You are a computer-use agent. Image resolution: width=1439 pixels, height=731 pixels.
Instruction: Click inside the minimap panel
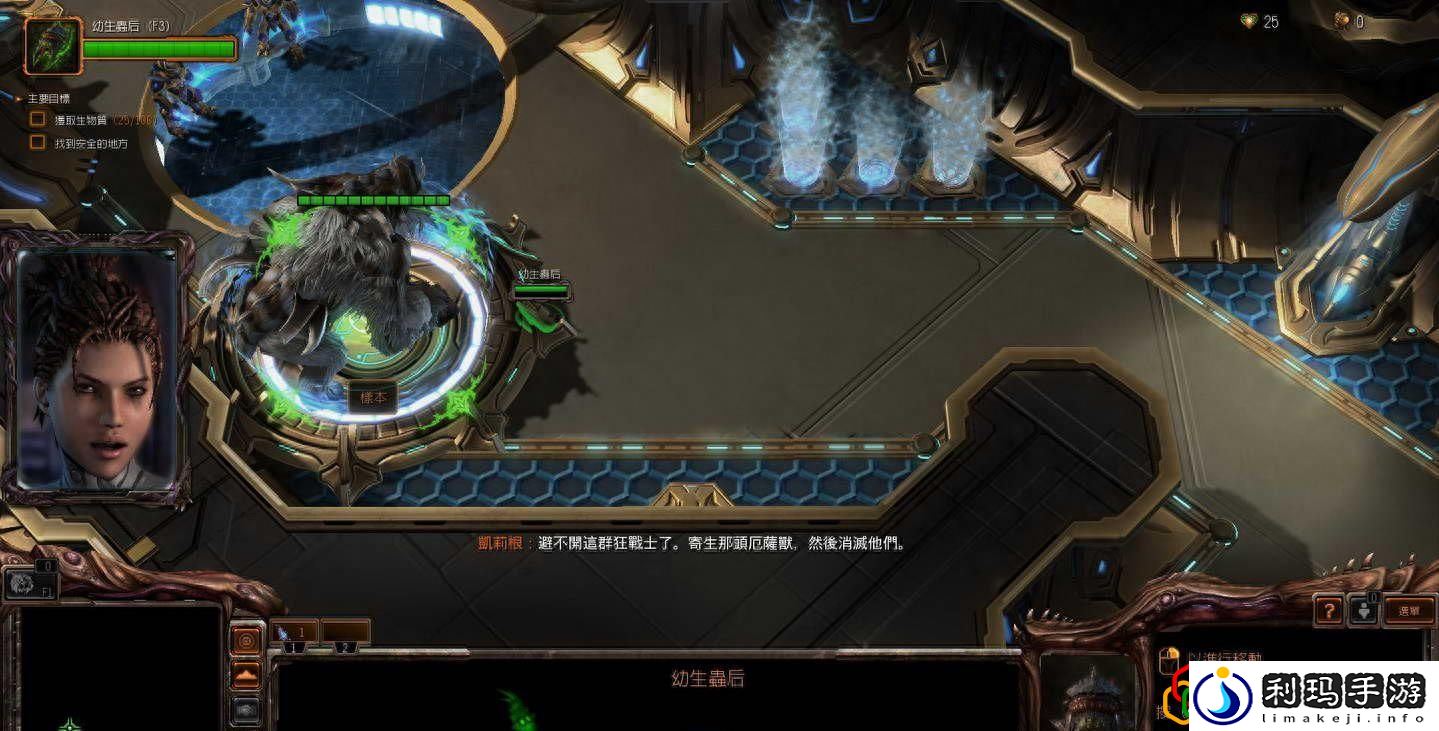point(120,670)
